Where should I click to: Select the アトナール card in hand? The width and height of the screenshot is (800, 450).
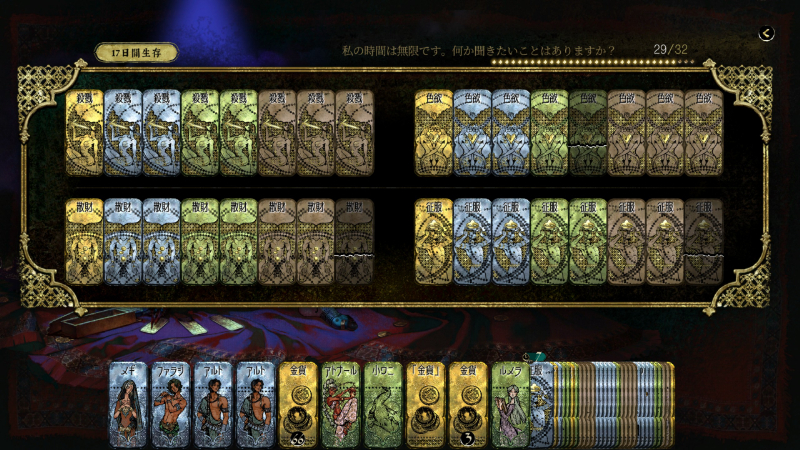pyautogui.click(x=340, y=404)
